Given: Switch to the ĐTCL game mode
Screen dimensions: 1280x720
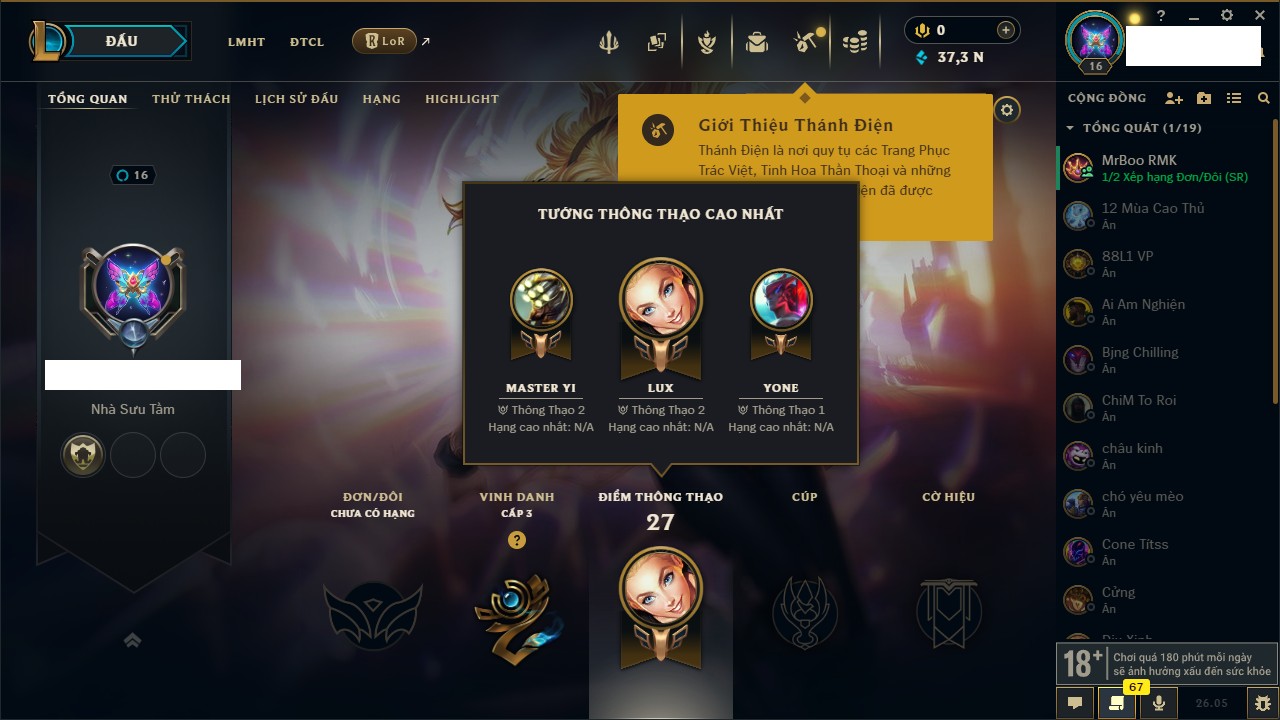Looking at the screenshot, I should pyautogui.click(x=307, y=42).
